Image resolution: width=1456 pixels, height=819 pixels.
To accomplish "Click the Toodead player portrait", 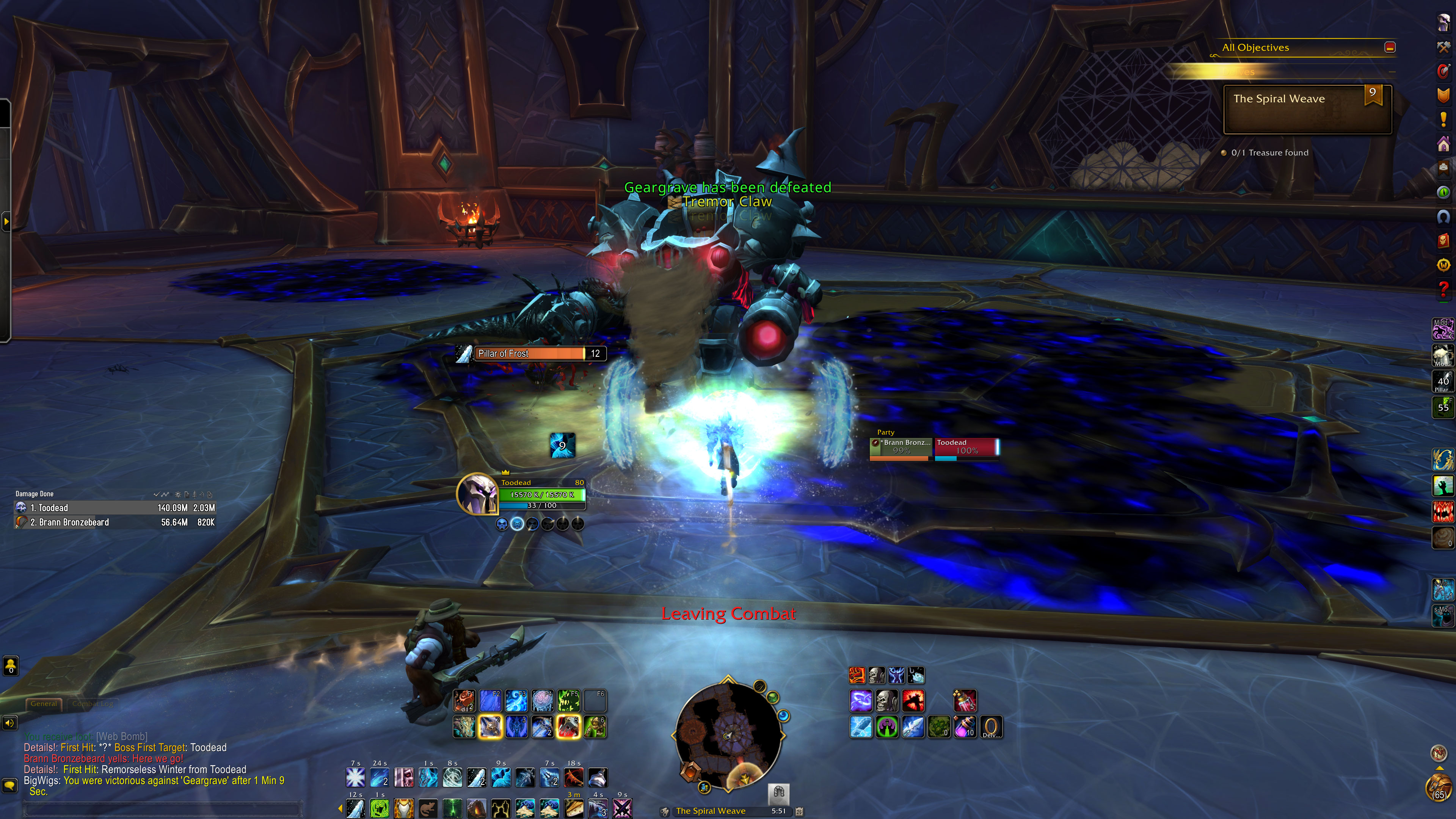I will (x=477, y=493).
